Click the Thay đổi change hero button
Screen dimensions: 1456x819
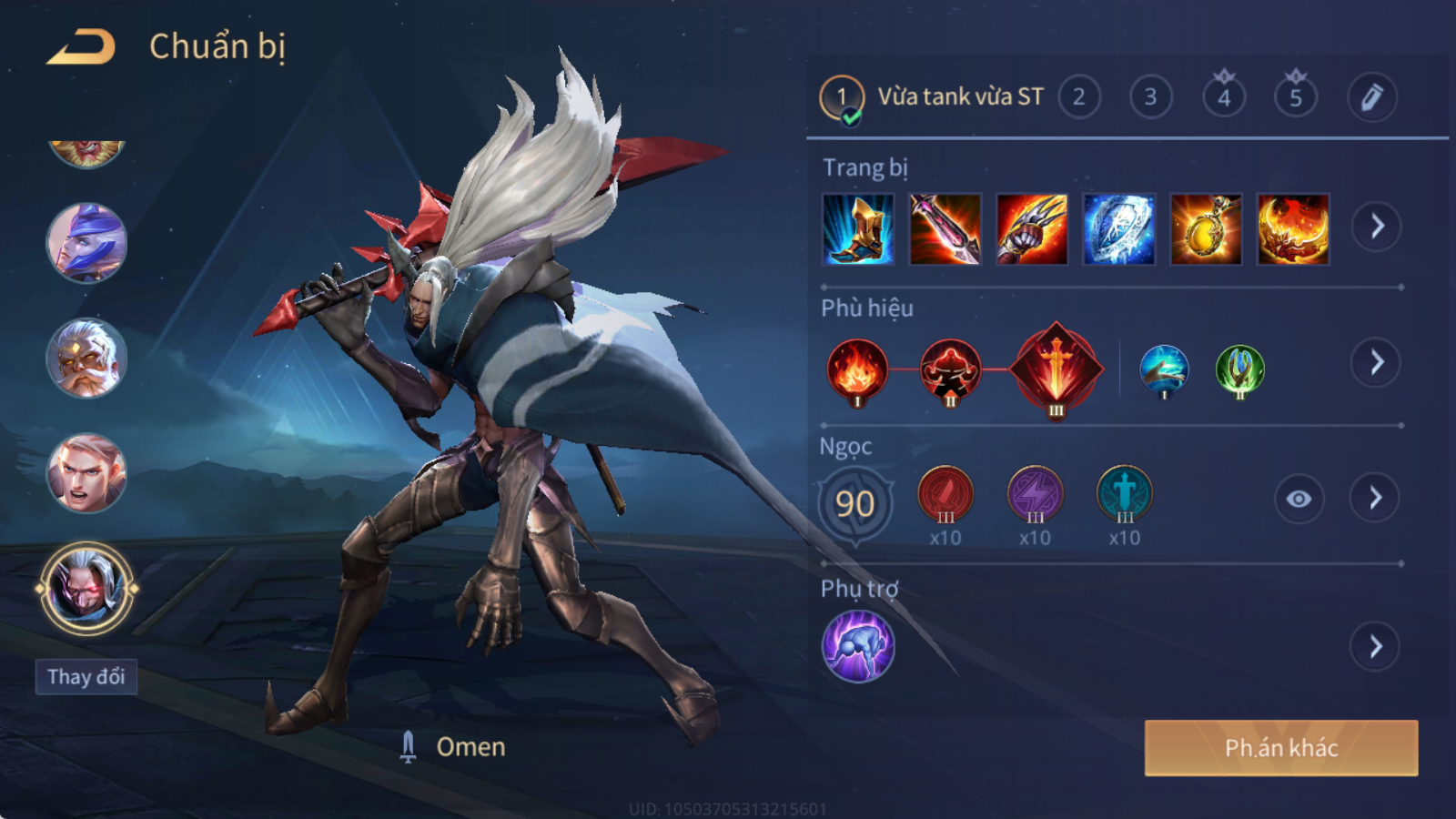[86, 677]
